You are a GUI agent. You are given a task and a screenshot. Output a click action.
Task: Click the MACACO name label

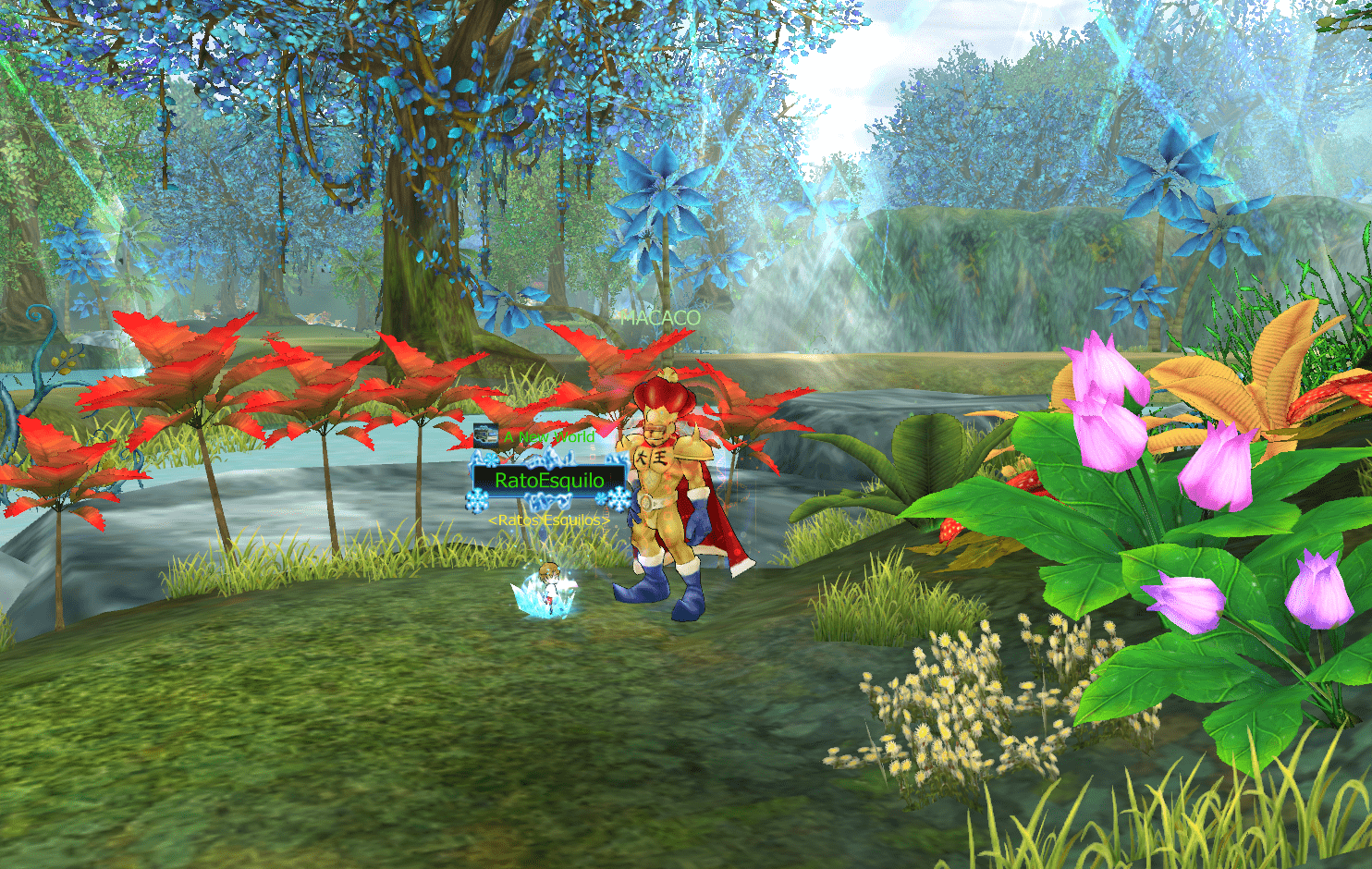coord(660,318)
